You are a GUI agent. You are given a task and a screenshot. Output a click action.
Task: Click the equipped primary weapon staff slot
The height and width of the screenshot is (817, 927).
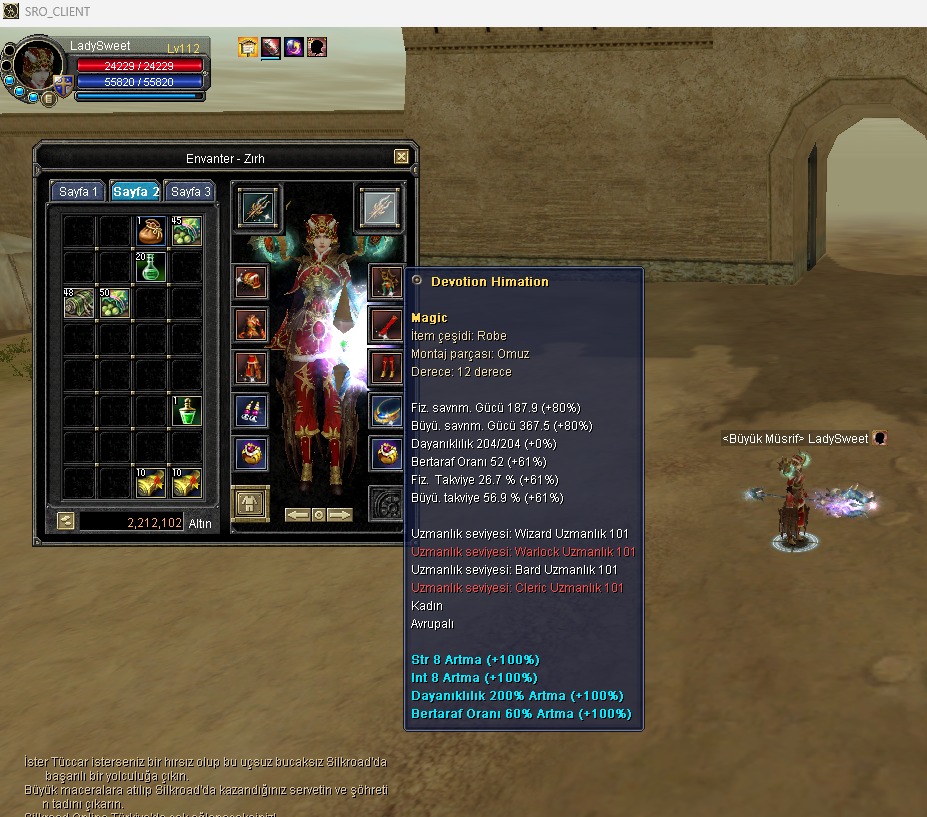260,207
